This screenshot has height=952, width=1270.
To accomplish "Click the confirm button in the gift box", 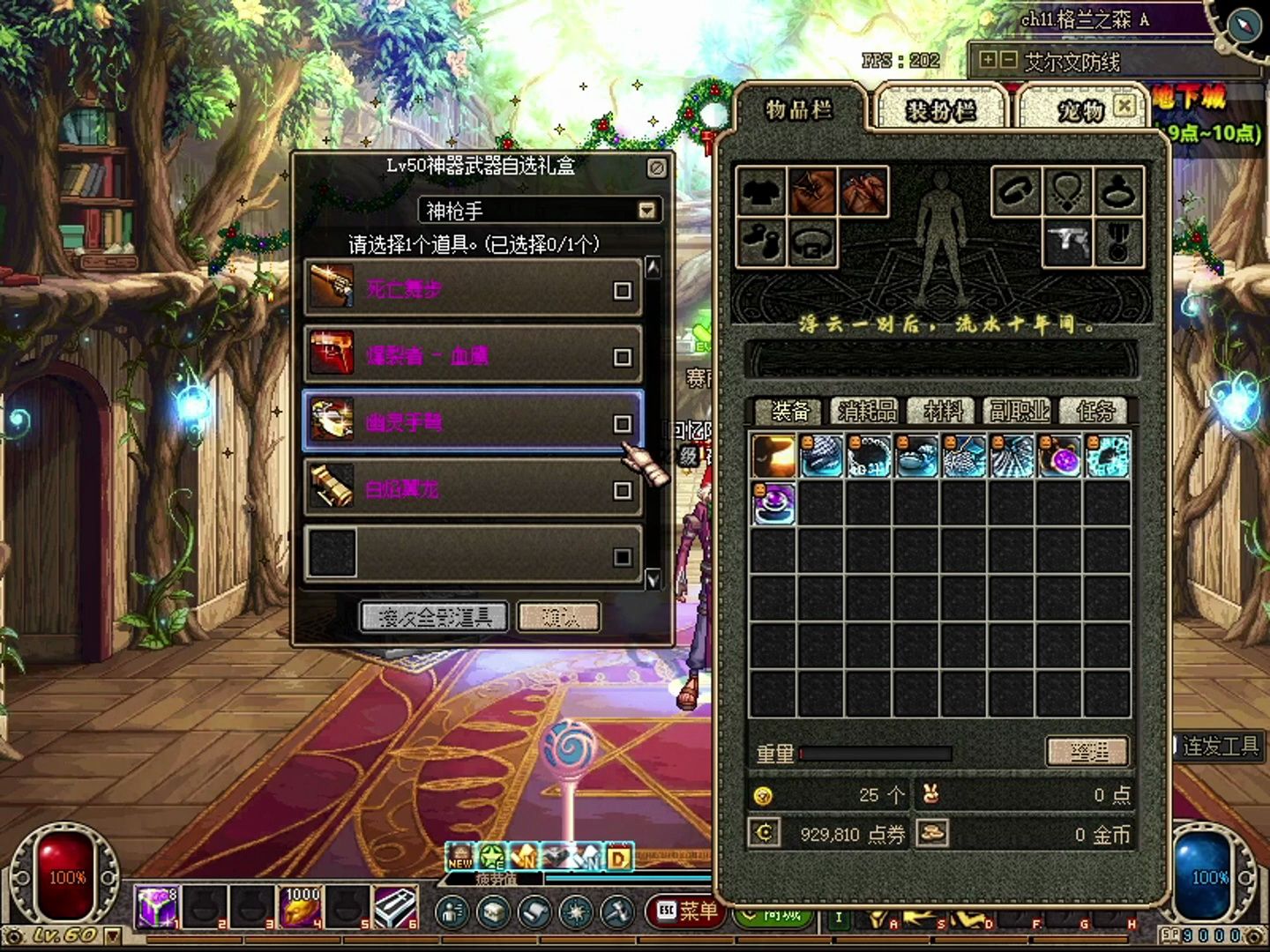I will 559,617.
